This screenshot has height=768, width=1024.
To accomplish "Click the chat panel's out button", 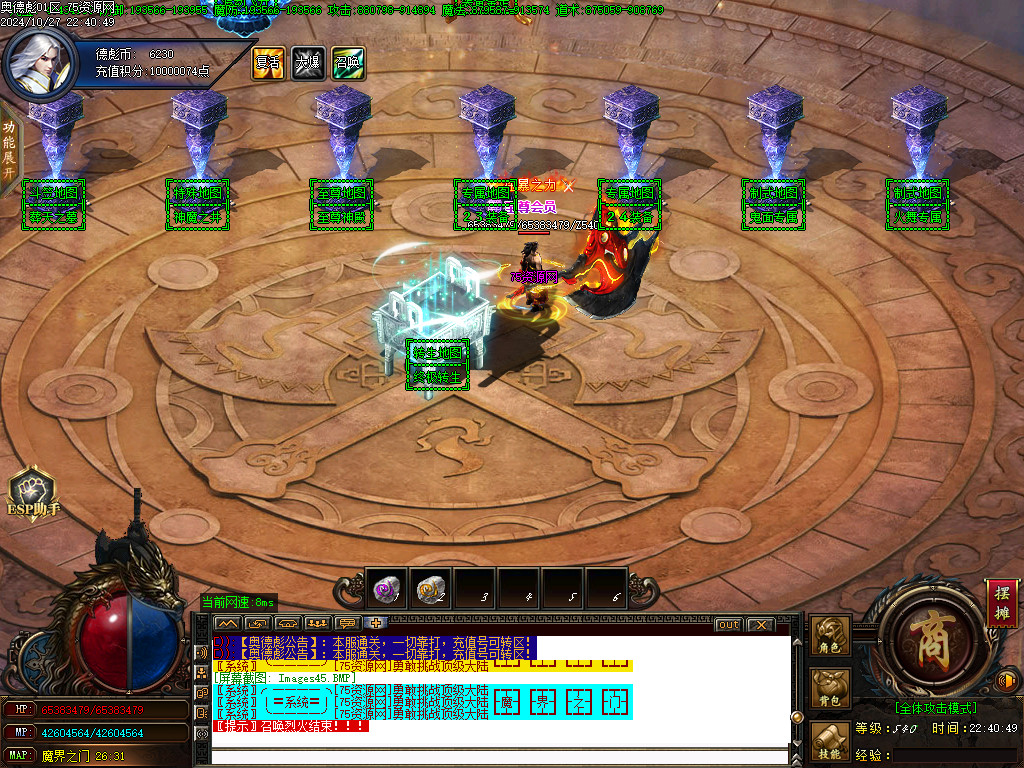I will tap(729, 625).
